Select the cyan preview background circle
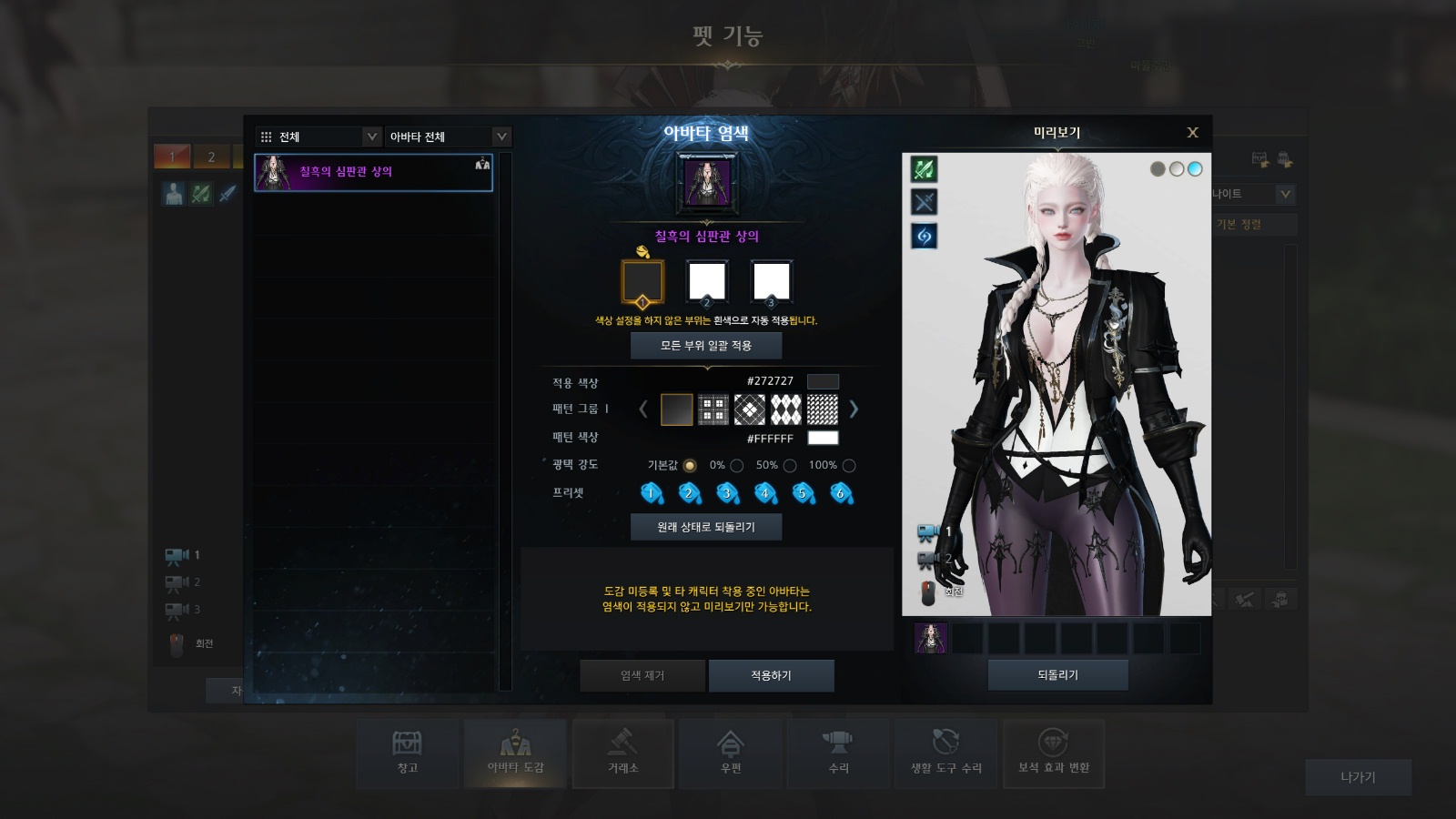1456x819 pixels. (1195, 168)
